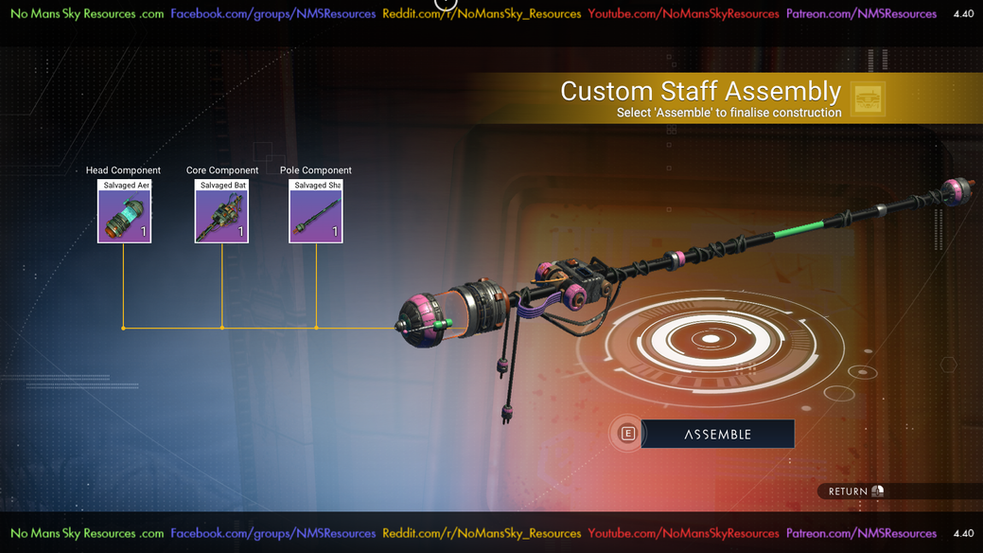Select the Head Component slot
983x553 pixels.
point(124,212)
